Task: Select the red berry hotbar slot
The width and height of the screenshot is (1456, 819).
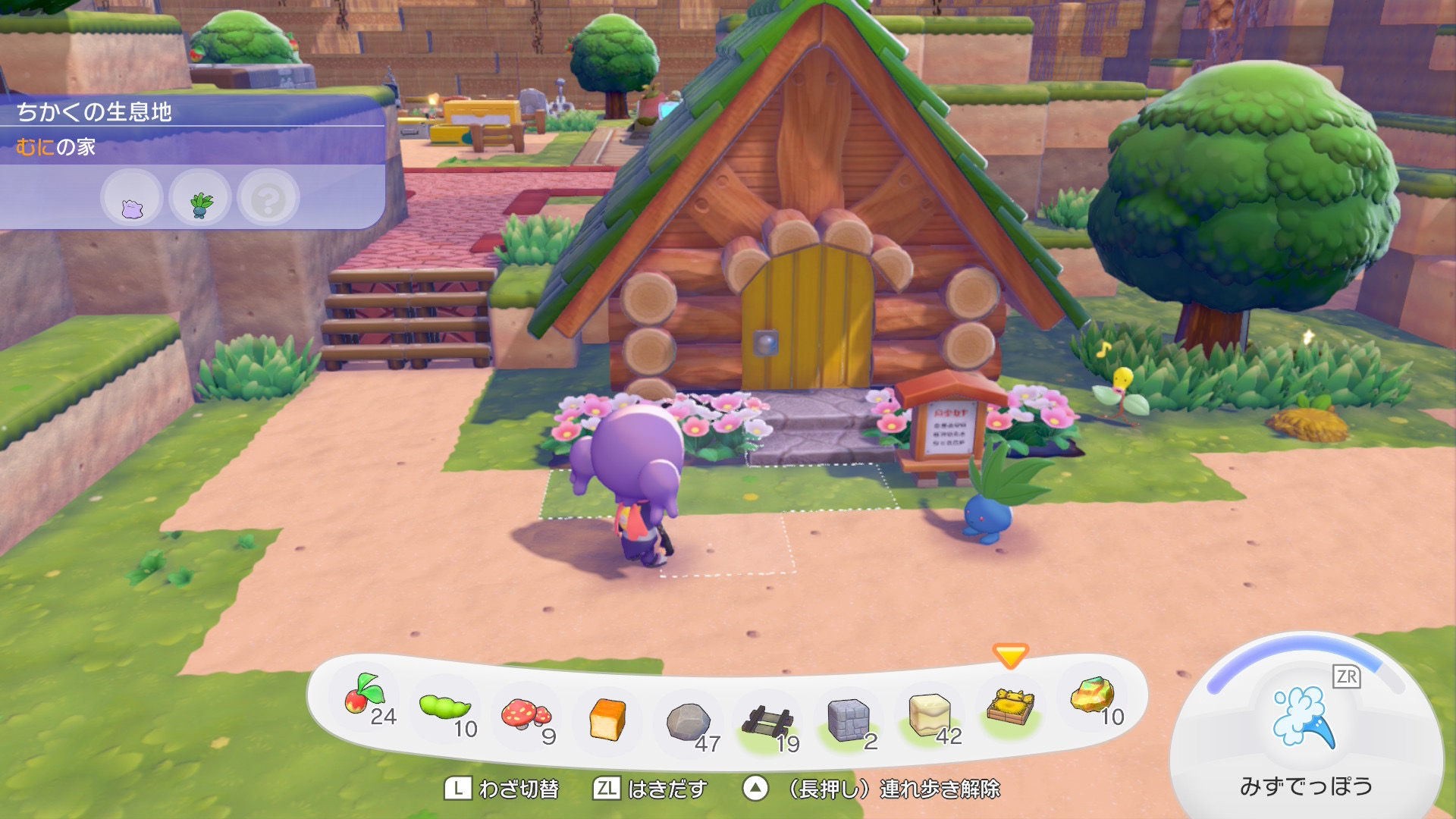Action: pos(365,695)
